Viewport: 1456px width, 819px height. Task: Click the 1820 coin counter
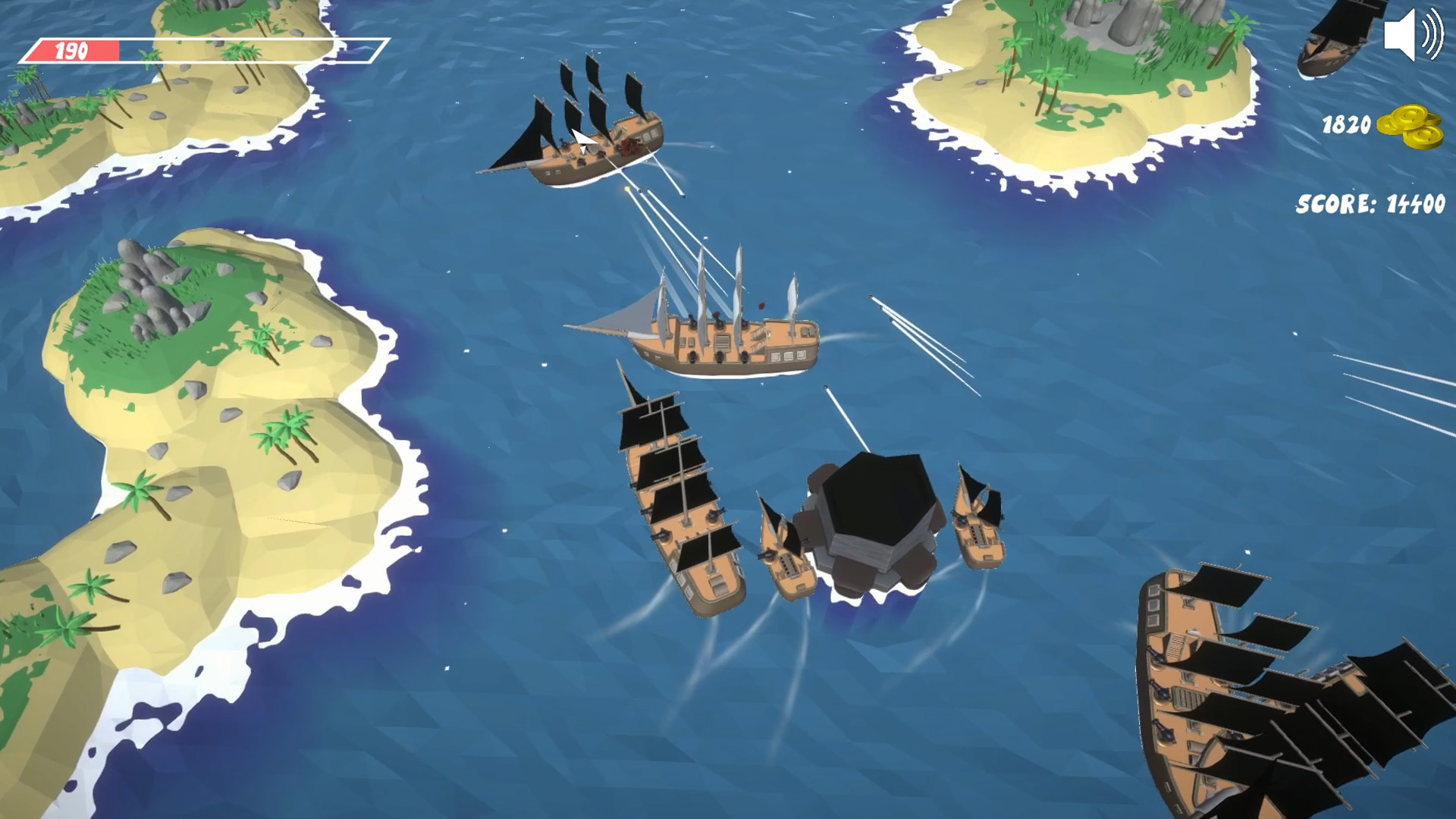pyautogui.click(x=1346, y=125)
